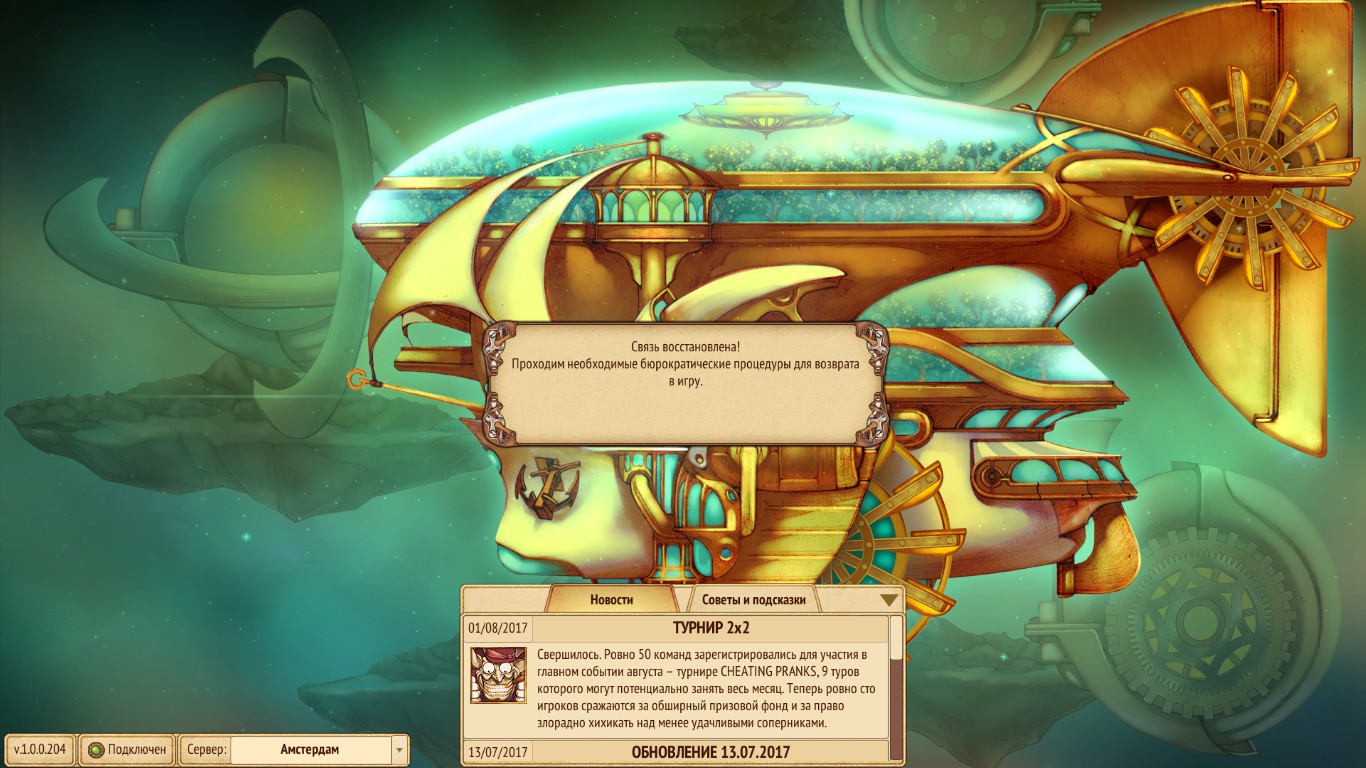This screenshot has width=1366, height=768.
Task: Click the decorative corner emblem on the message dialog
Action: pyautogui.click(x=498, y=344)
